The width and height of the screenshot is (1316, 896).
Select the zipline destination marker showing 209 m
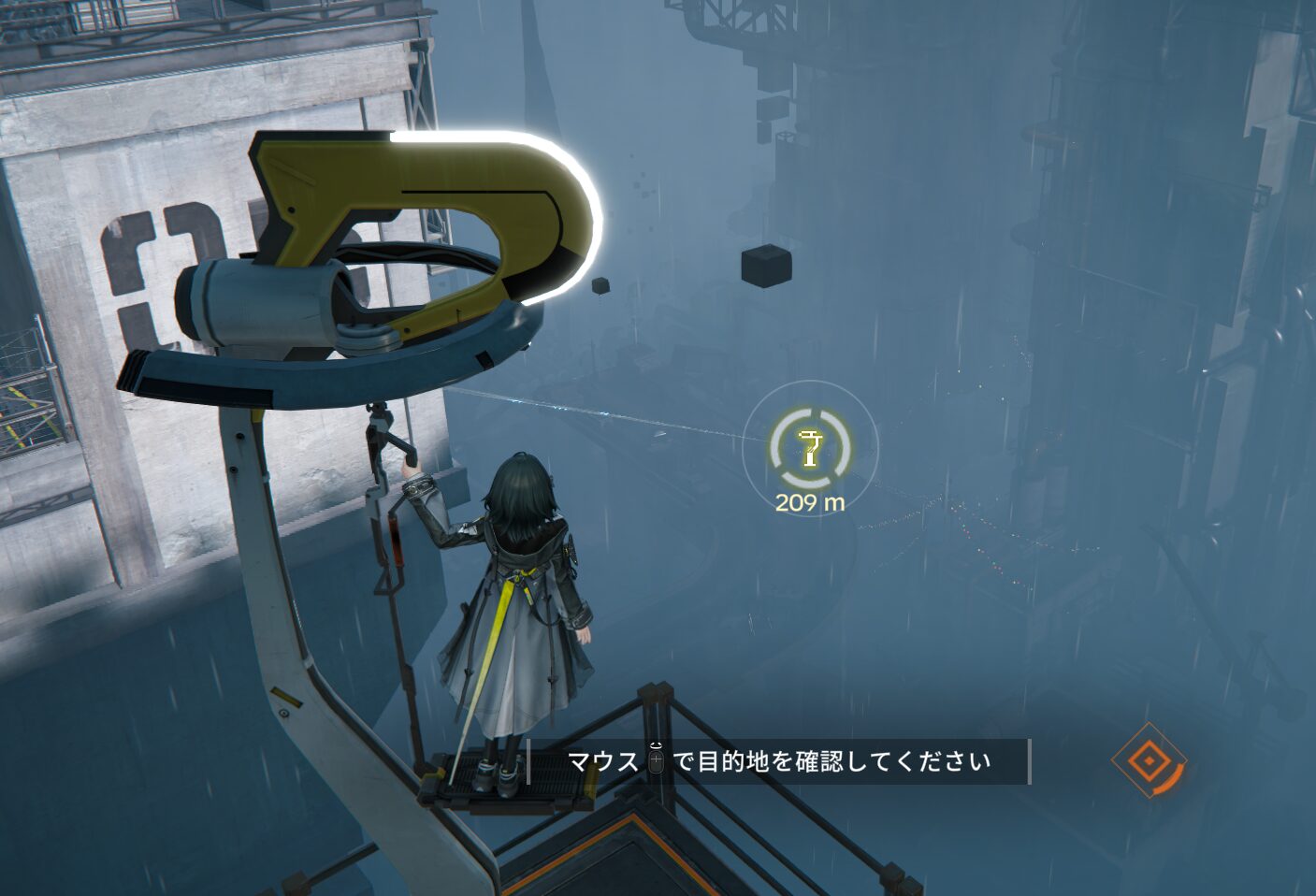click(810, 448)
